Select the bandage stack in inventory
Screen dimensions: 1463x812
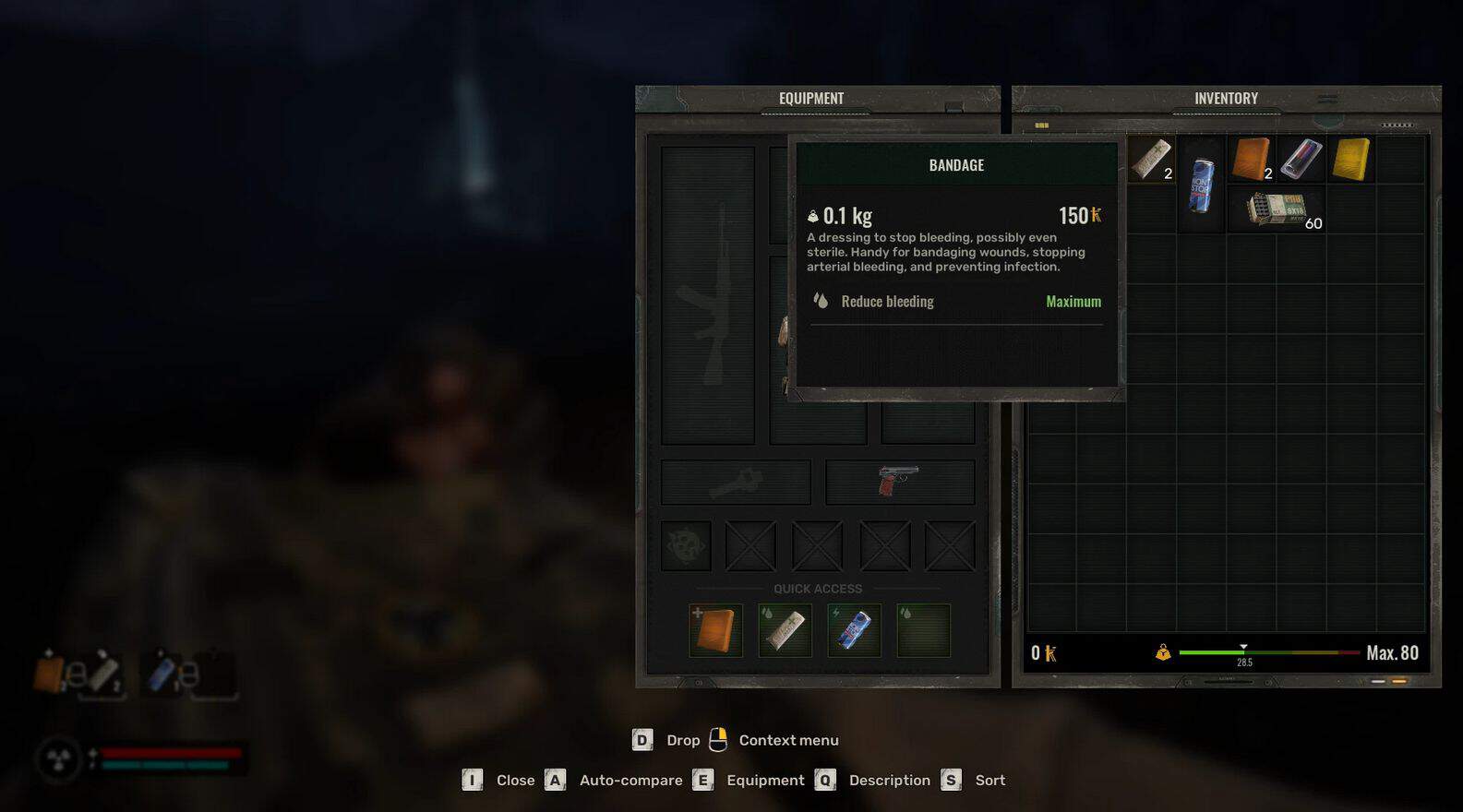pos(1150,160)
